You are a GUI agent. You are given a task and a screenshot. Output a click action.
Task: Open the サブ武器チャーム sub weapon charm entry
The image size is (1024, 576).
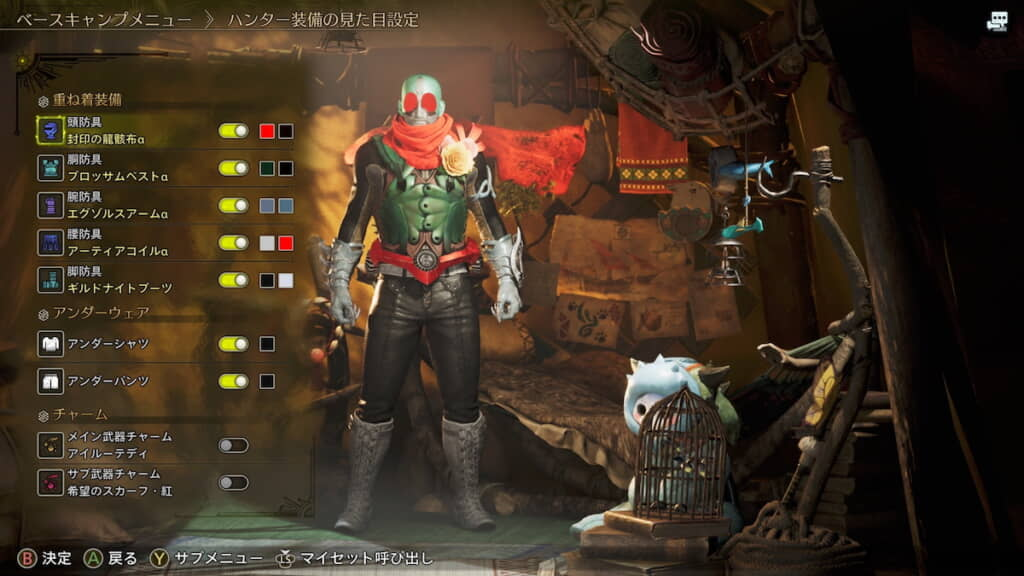pos(120,482)
